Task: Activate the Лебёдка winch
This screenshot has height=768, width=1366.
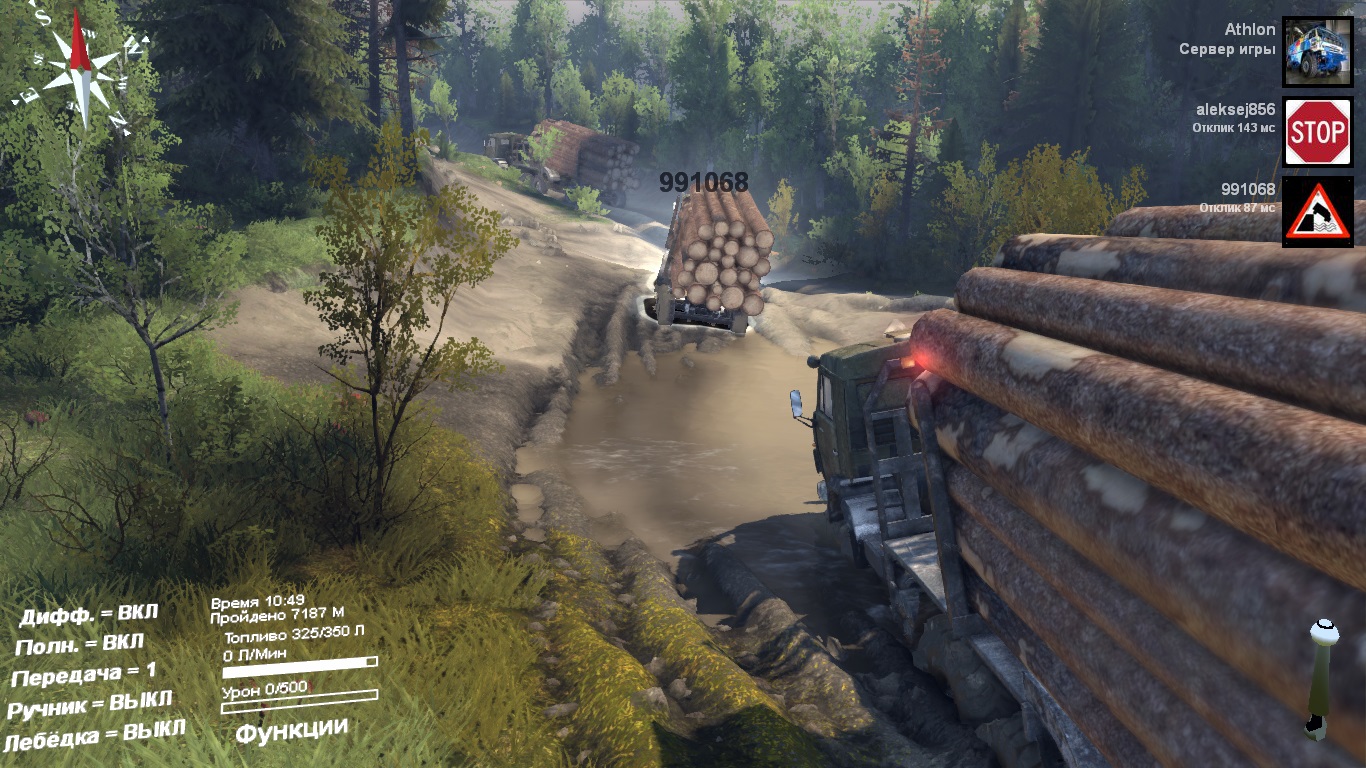Action: click(x=94, y=735)
